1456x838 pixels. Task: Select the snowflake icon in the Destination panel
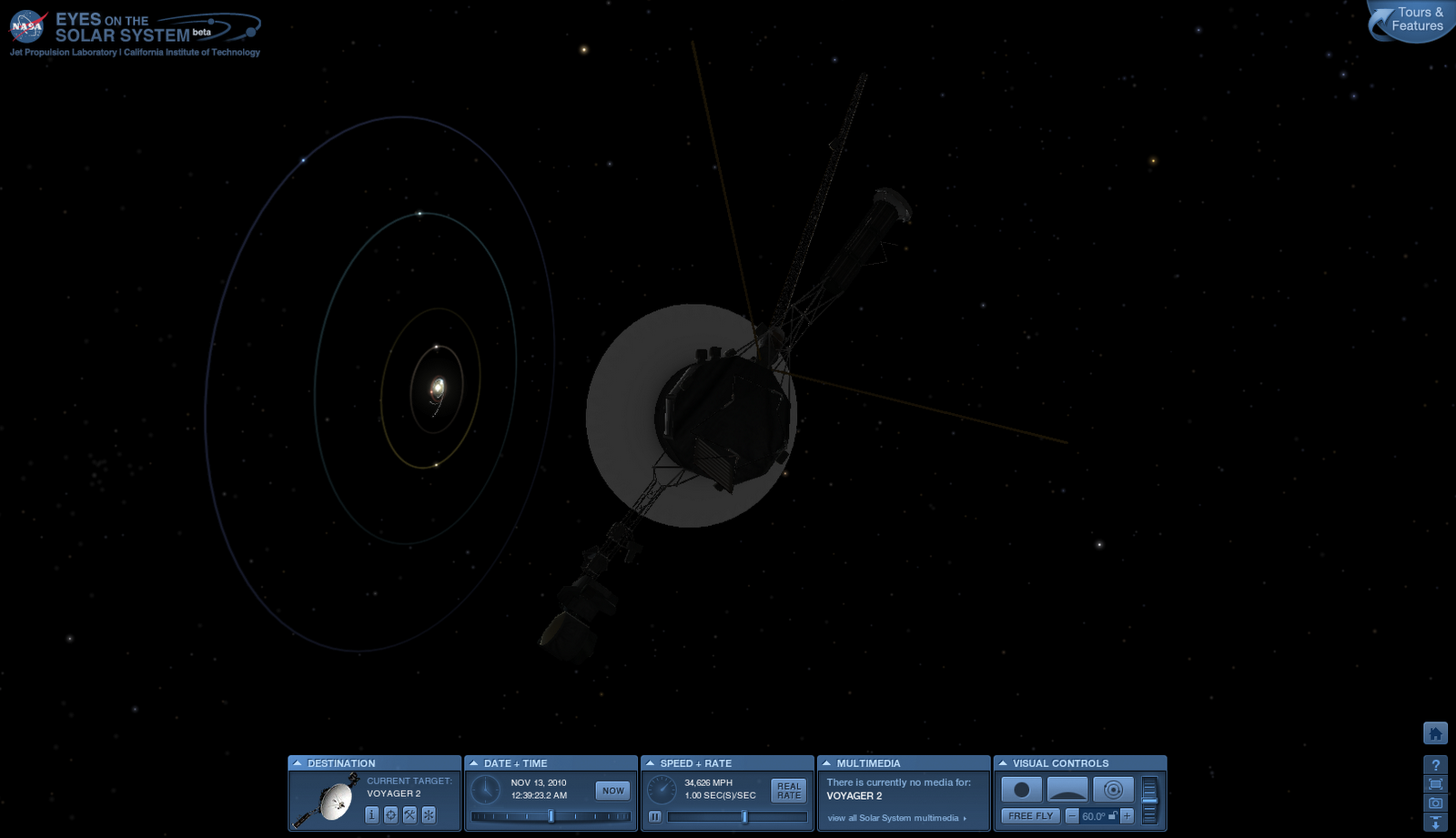(429, 814)
